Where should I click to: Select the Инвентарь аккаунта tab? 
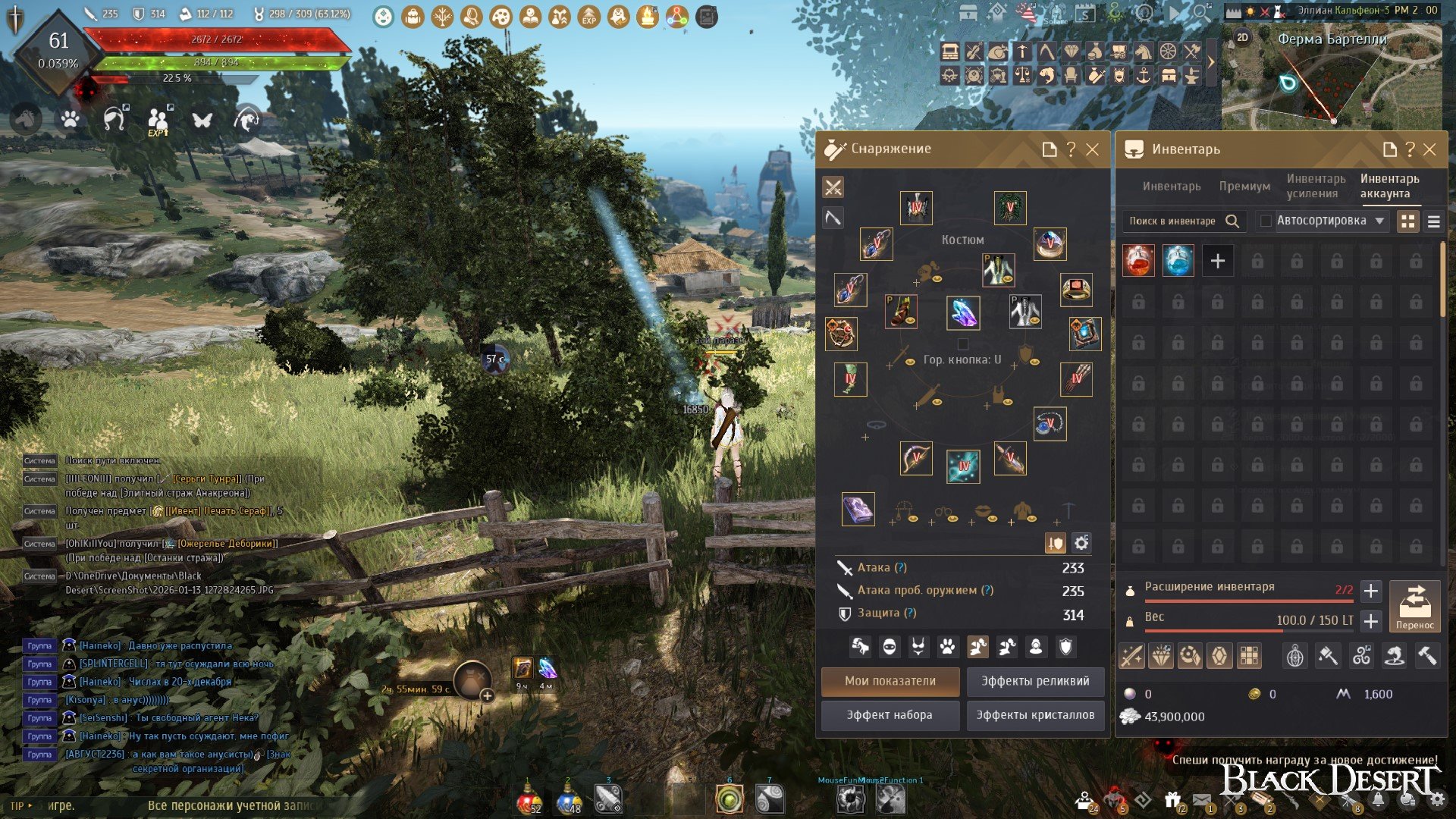(x=1389, y=187)
